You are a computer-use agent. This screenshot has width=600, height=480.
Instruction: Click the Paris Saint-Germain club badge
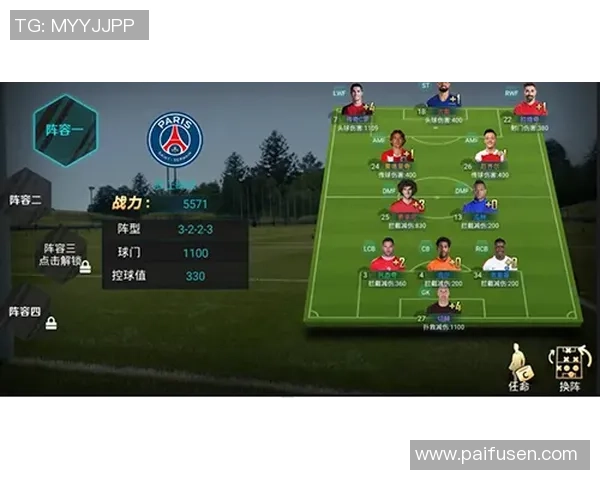tap(175, 139)
